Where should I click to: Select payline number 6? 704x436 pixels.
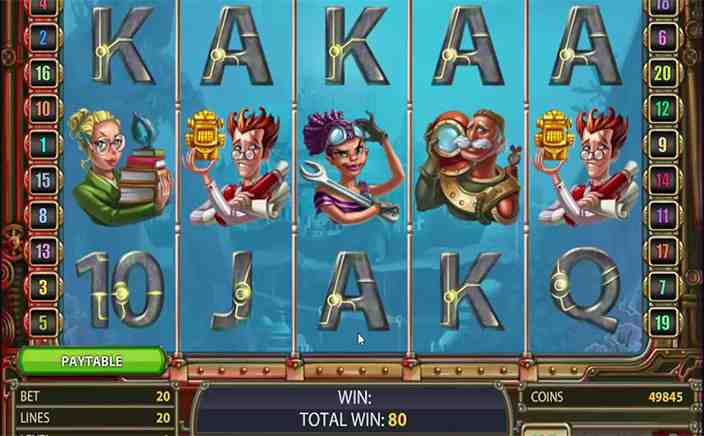click(662, 38)
